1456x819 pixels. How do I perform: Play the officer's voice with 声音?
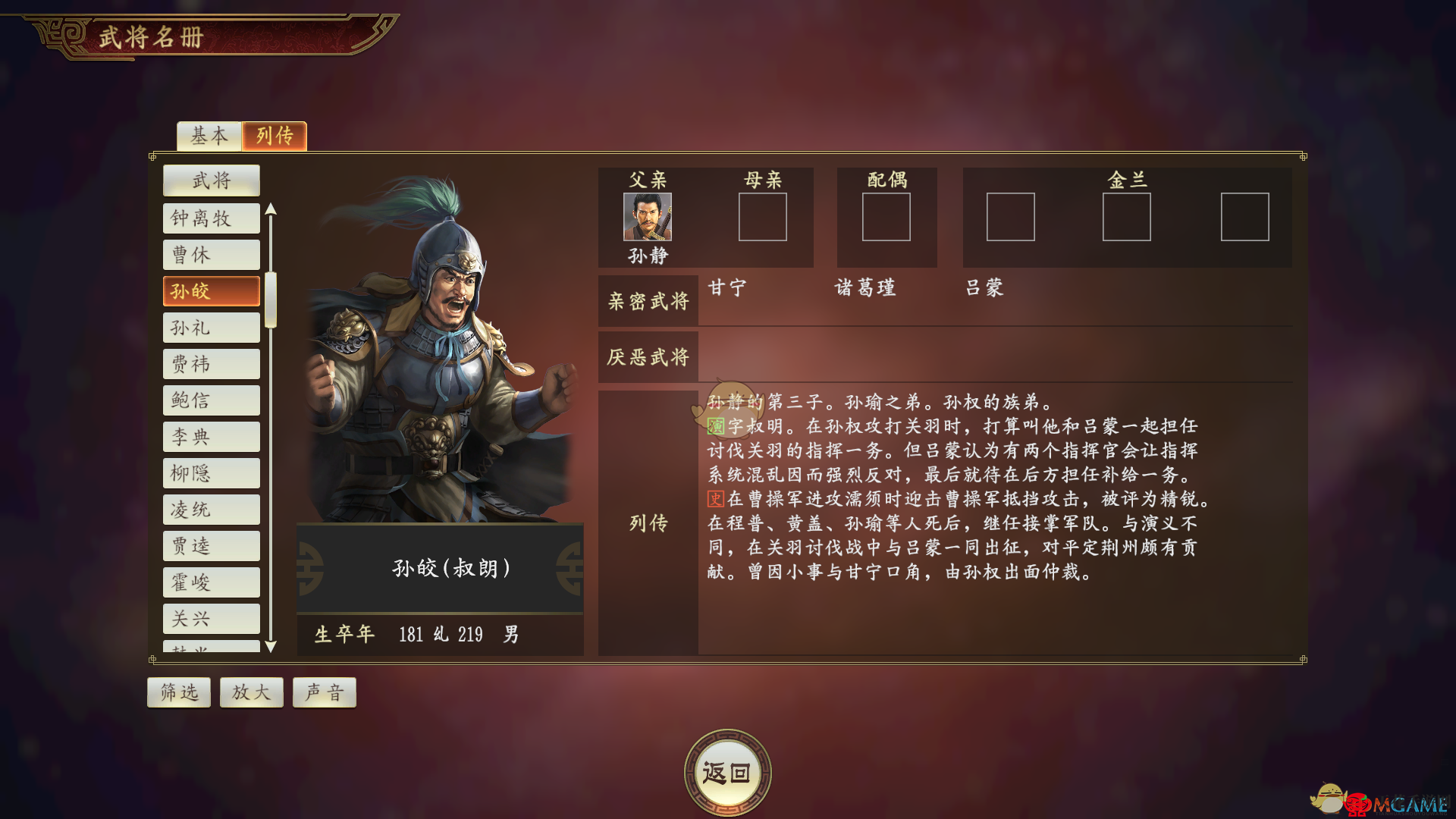point(325,692)
